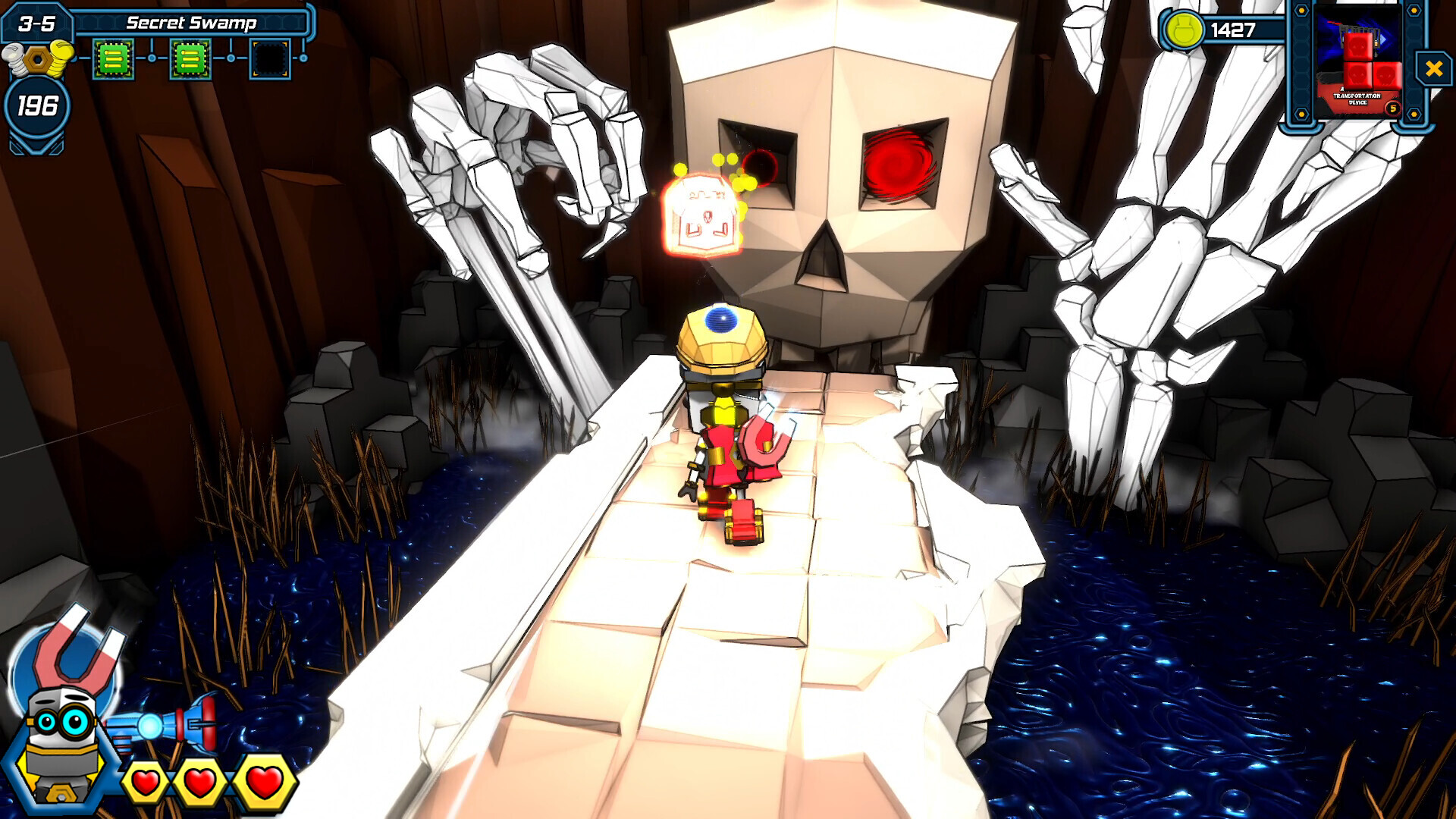Close the Transportation Device card panel

point(1433,69)
